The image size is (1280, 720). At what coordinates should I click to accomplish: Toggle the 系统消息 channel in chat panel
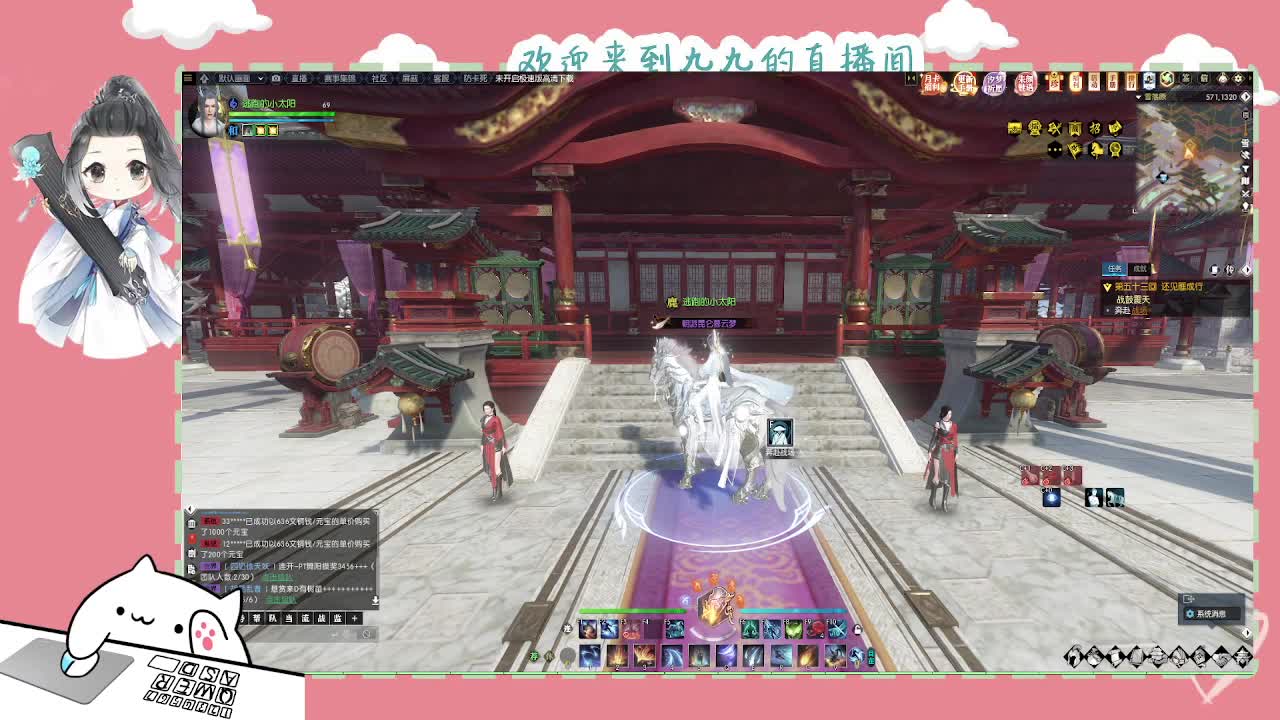coord(1213,615)
